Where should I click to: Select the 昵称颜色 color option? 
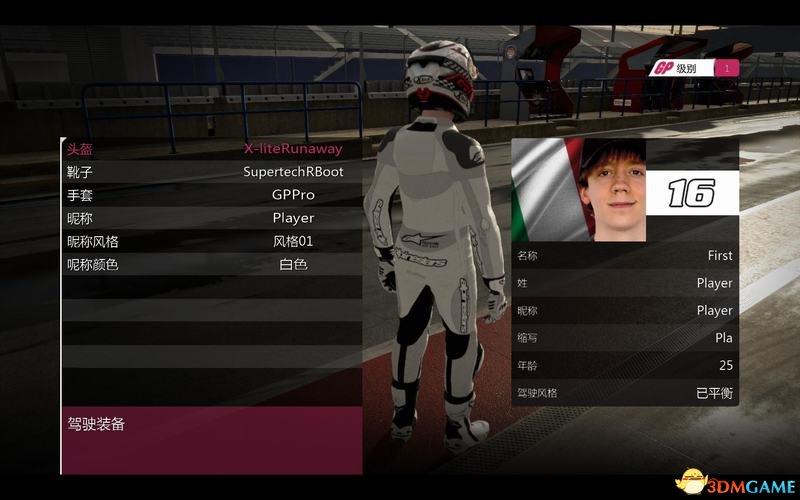(211, 265)
